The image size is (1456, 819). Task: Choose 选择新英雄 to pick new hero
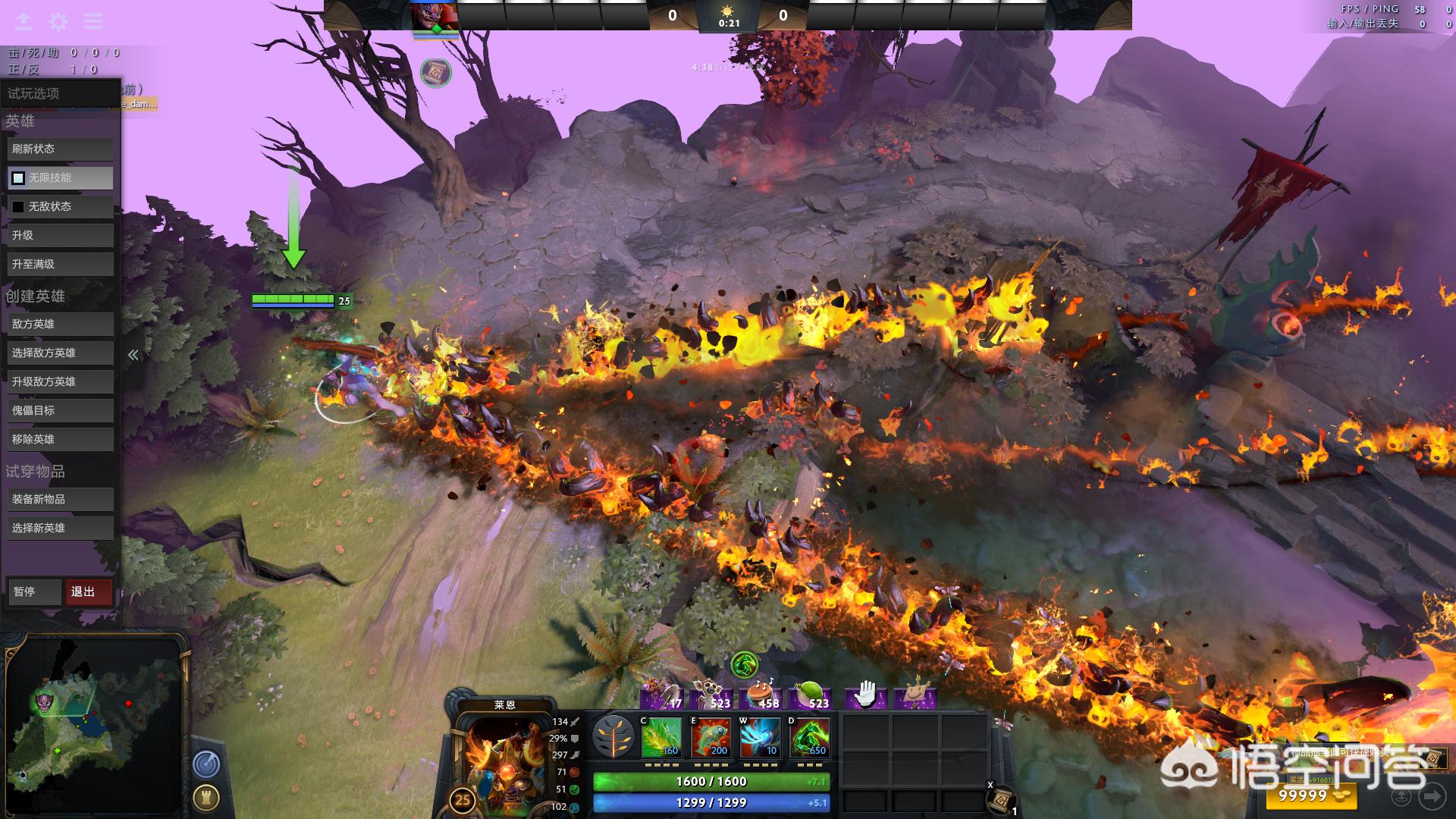(x=60, y=529)
